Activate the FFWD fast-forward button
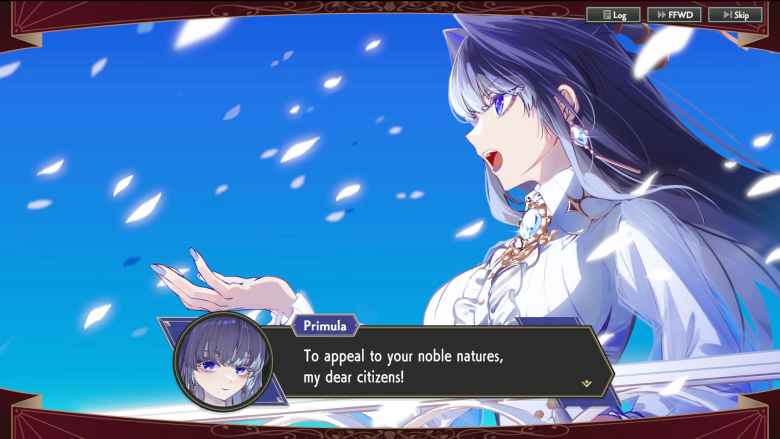 pos(674,15)
